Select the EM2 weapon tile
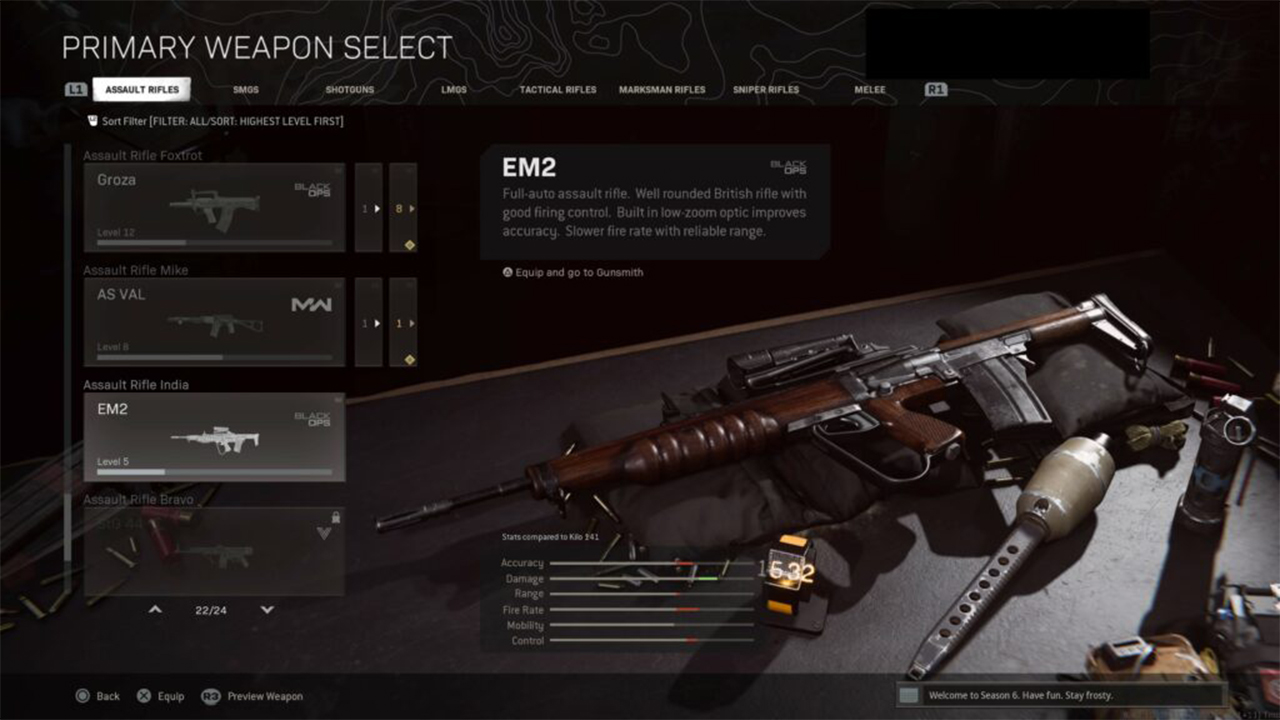This screenshot has height=720, width=1280. coord(214,437)
